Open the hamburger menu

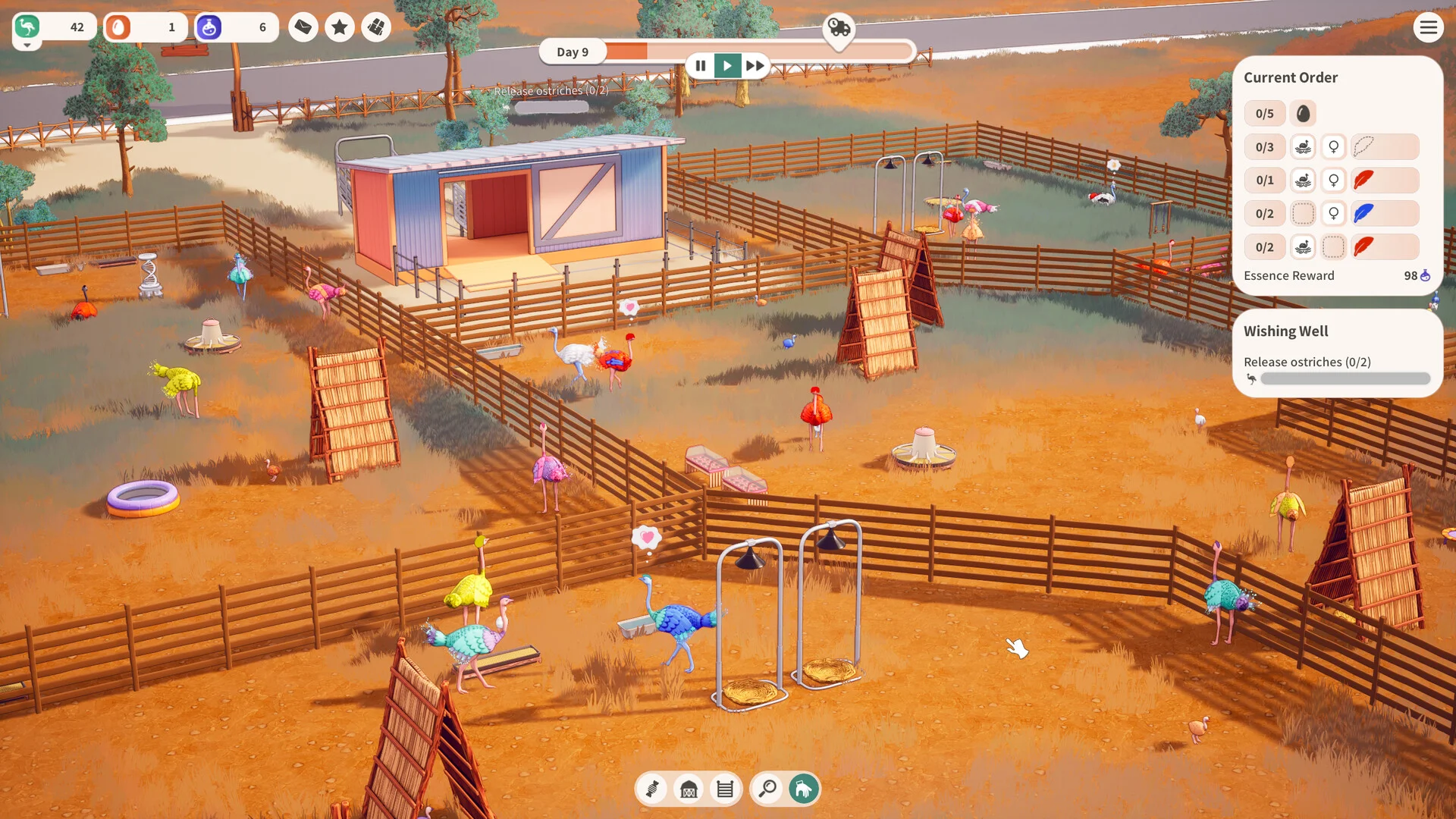1428,28
